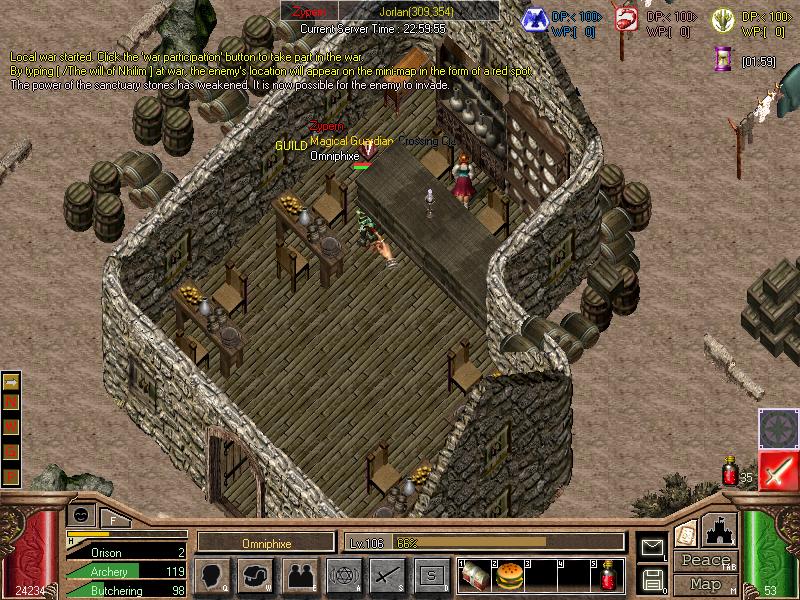
Task: Activate the red sword attack icon
Action: point(777,471)
